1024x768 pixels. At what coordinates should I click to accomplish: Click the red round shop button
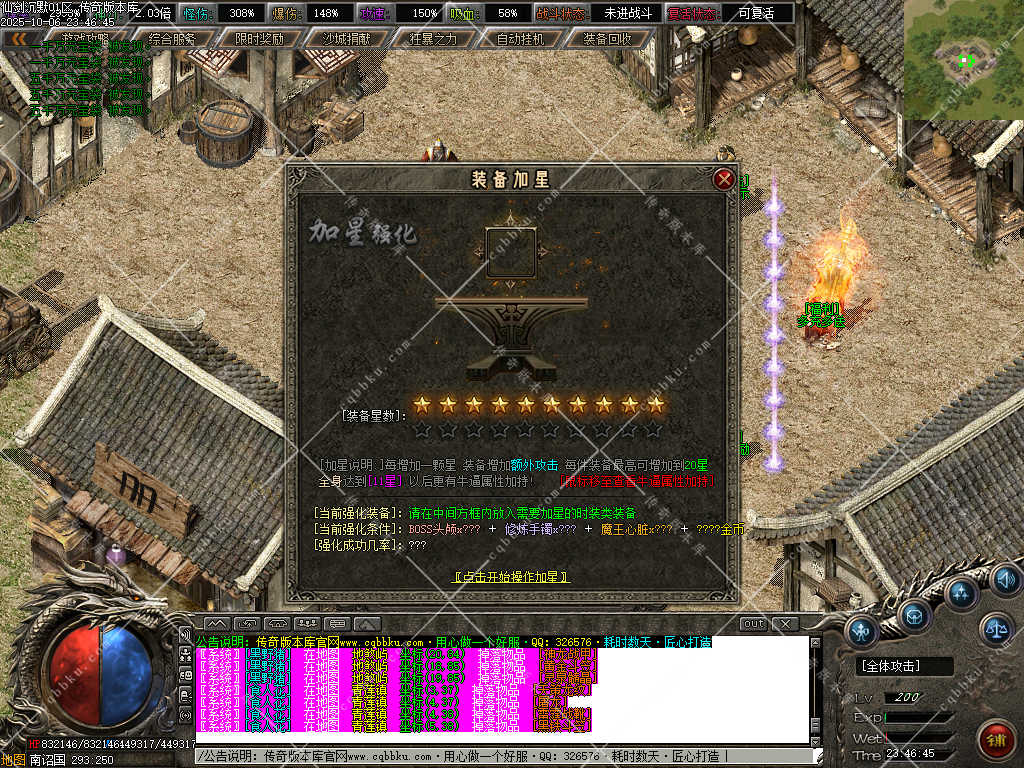[x=995, y=739]
